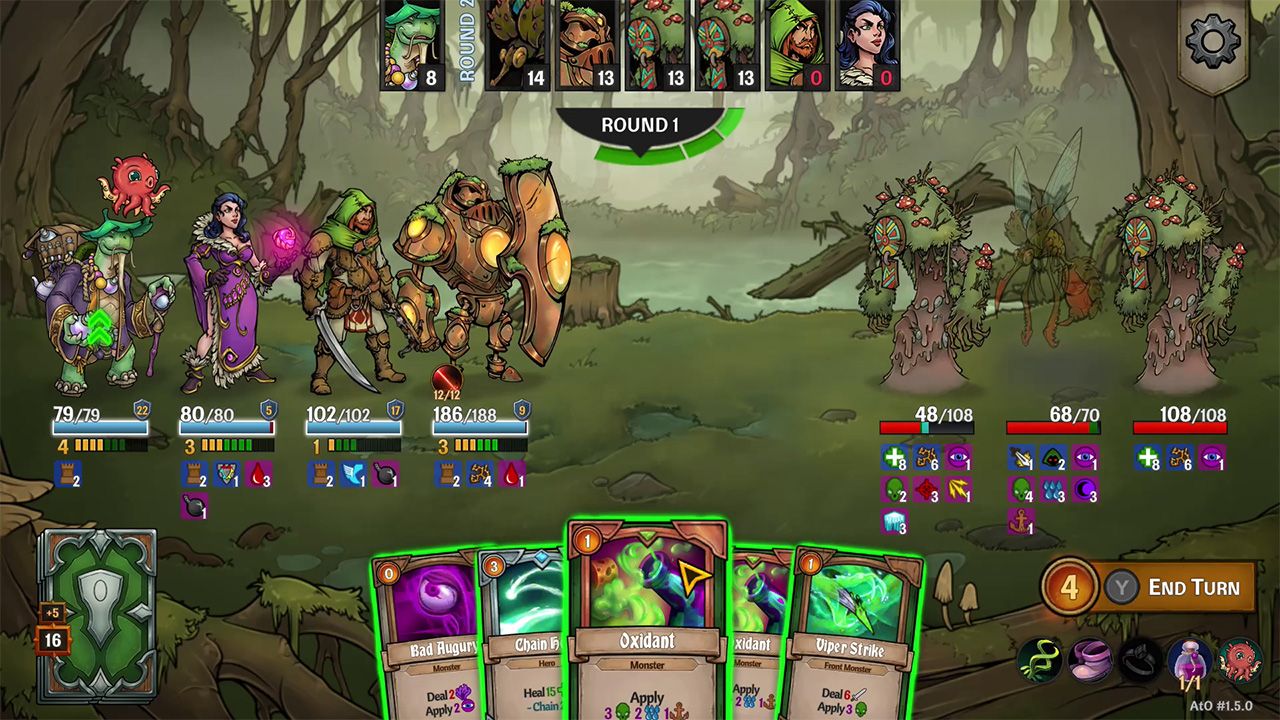Image resolution: width=1280 pixels, height=720 pixels.
Task: Inspect the regeneration +8 buff on leftmost enemy
Action: 893,458
